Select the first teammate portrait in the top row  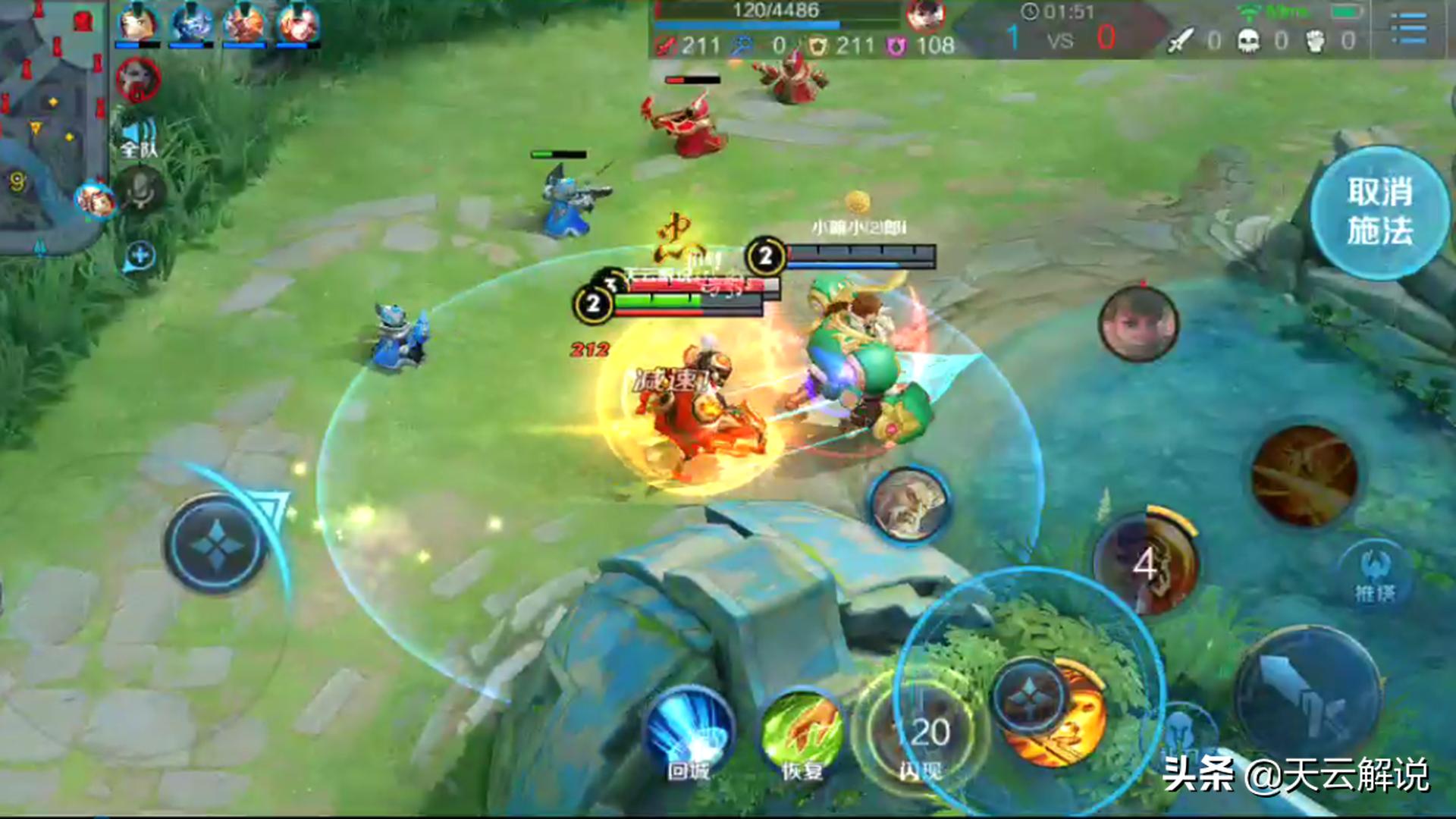tap(137, 24)
